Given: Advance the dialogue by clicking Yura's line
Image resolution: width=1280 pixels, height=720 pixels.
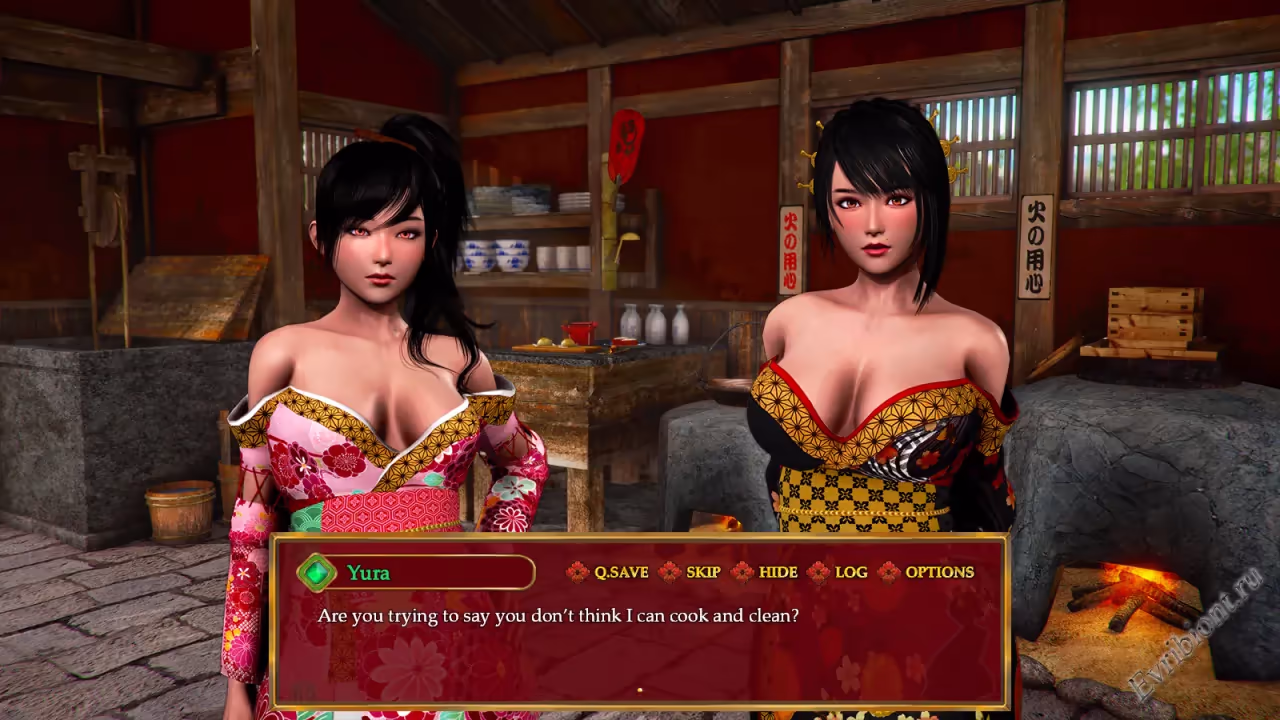Looking at the screenshot, I should [558, 616].
